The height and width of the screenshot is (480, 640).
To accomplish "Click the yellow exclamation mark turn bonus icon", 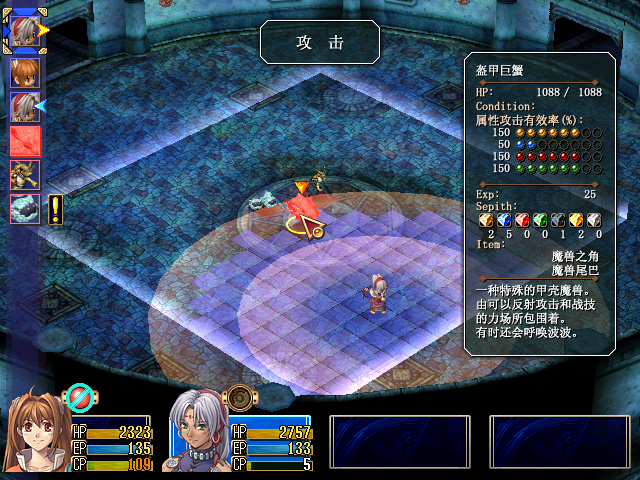I will click(x=55, y=209).
